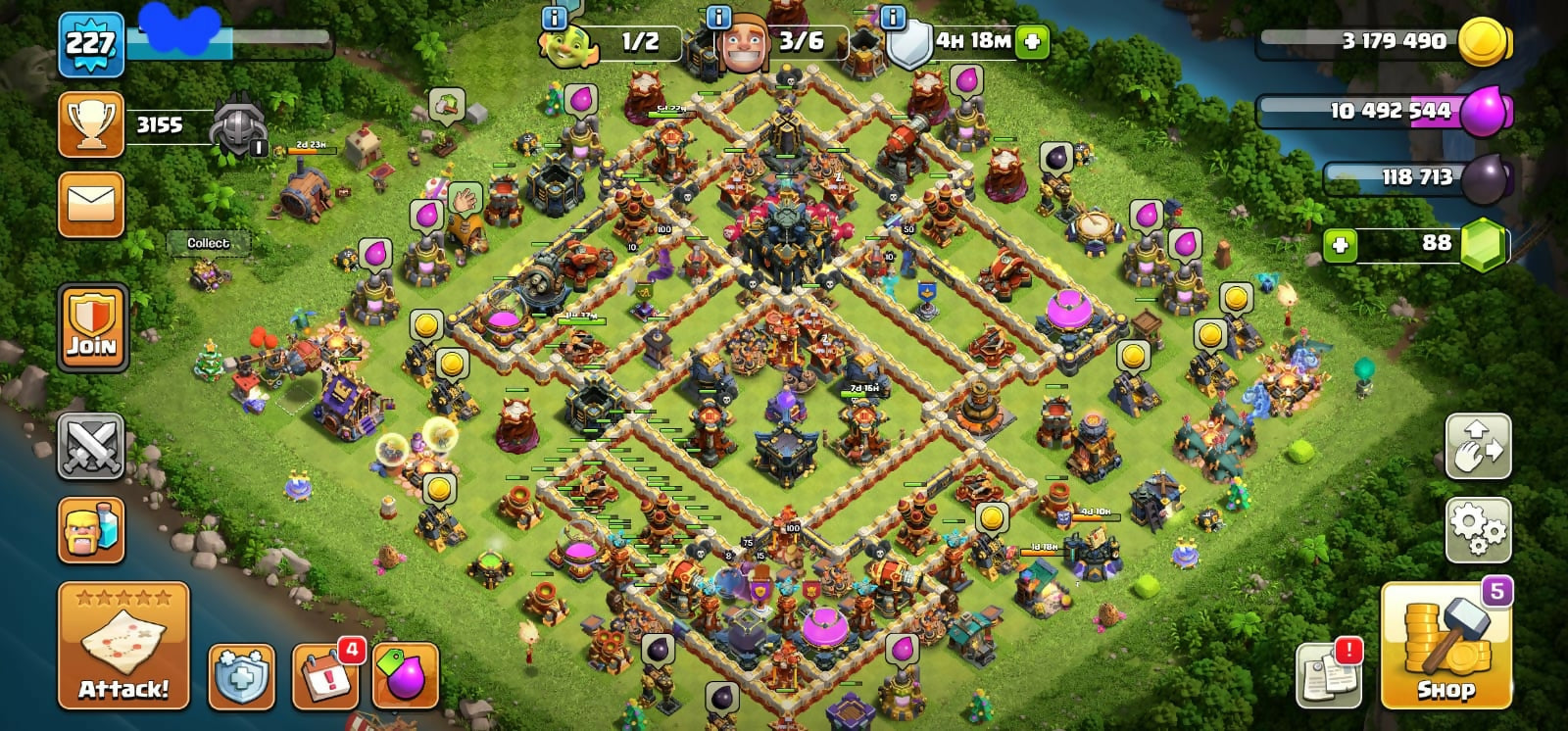View the trophy league details

(91, 125)
